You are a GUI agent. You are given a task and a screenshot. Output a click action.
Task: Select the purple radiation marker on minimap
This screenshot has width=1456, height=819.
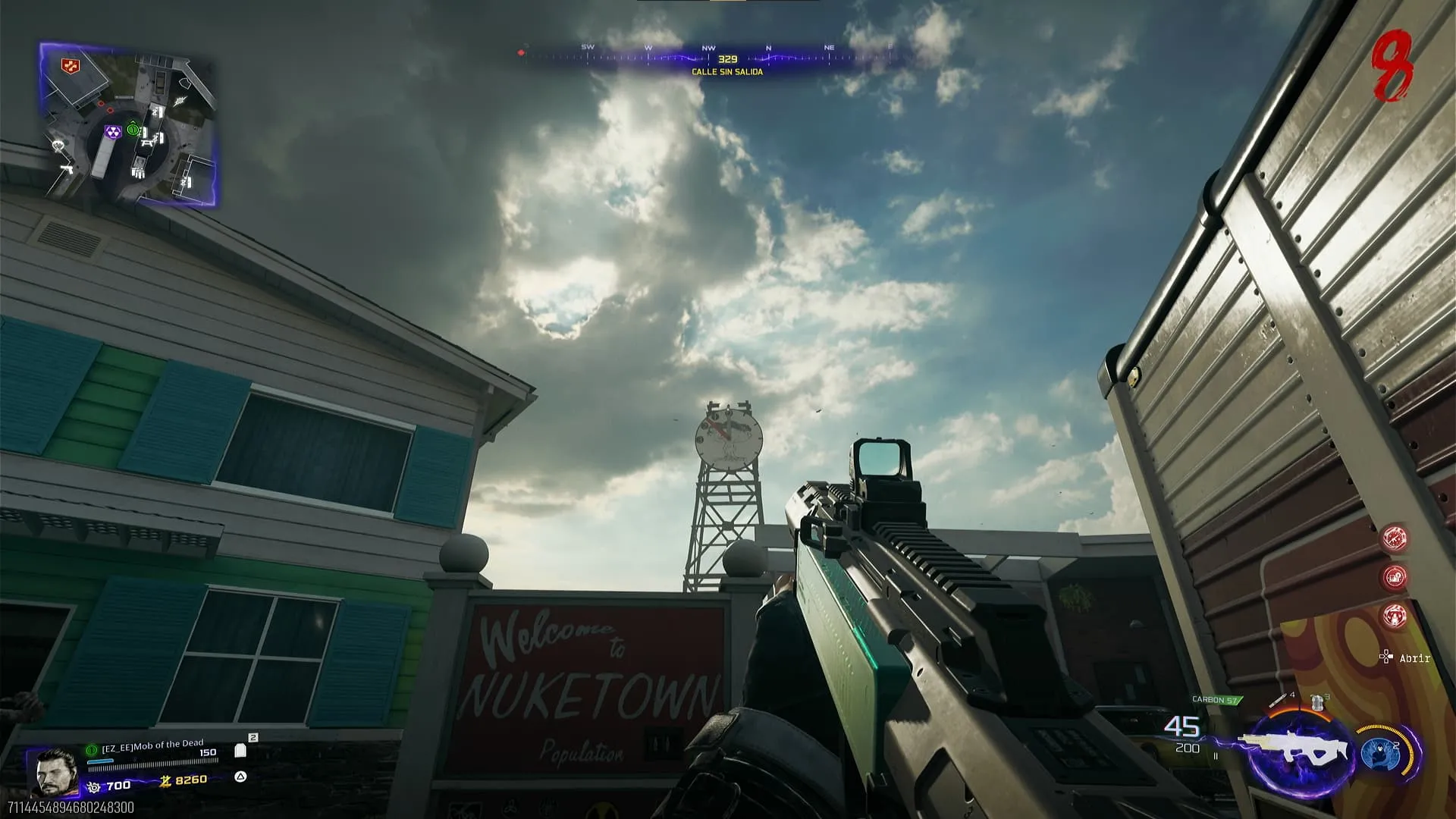point(113,133)
